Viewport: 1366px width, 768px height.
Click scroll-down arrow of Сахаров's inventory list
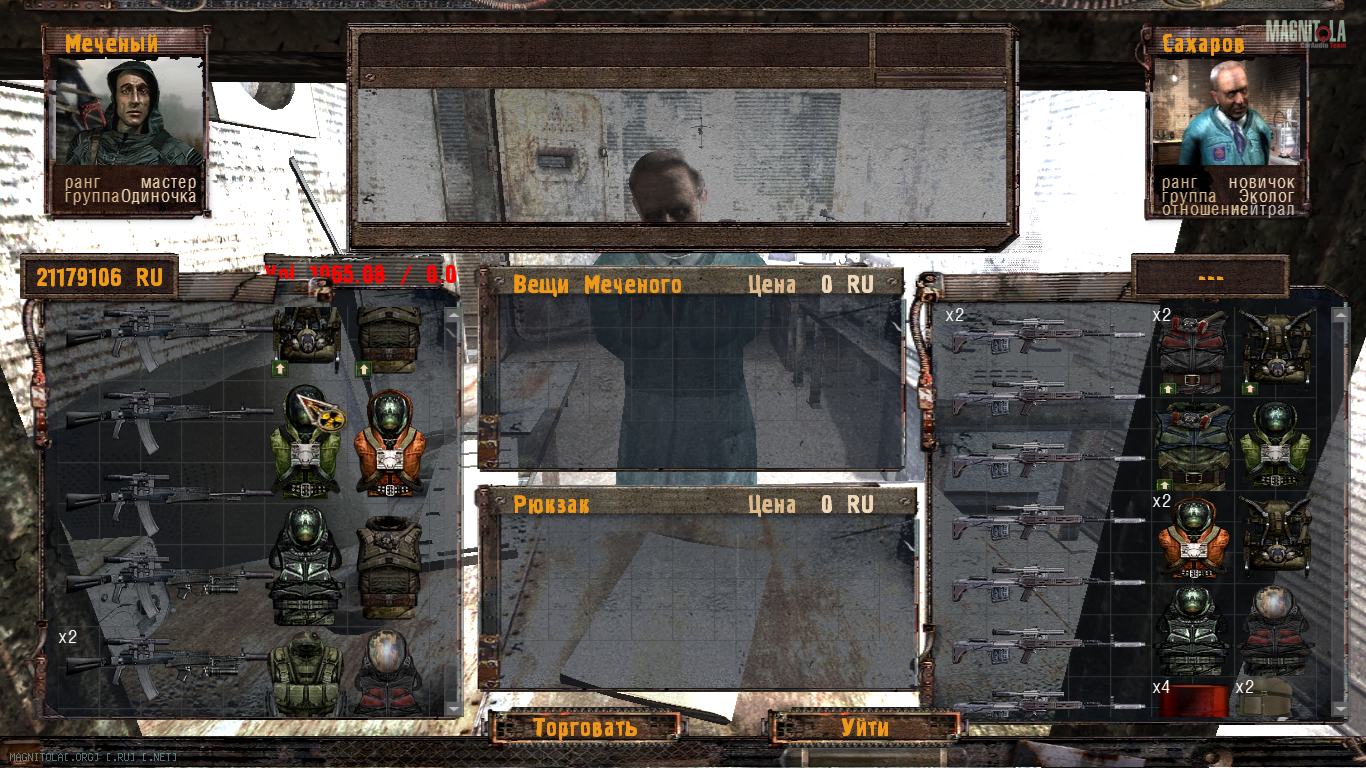(x=1339, y=708)
